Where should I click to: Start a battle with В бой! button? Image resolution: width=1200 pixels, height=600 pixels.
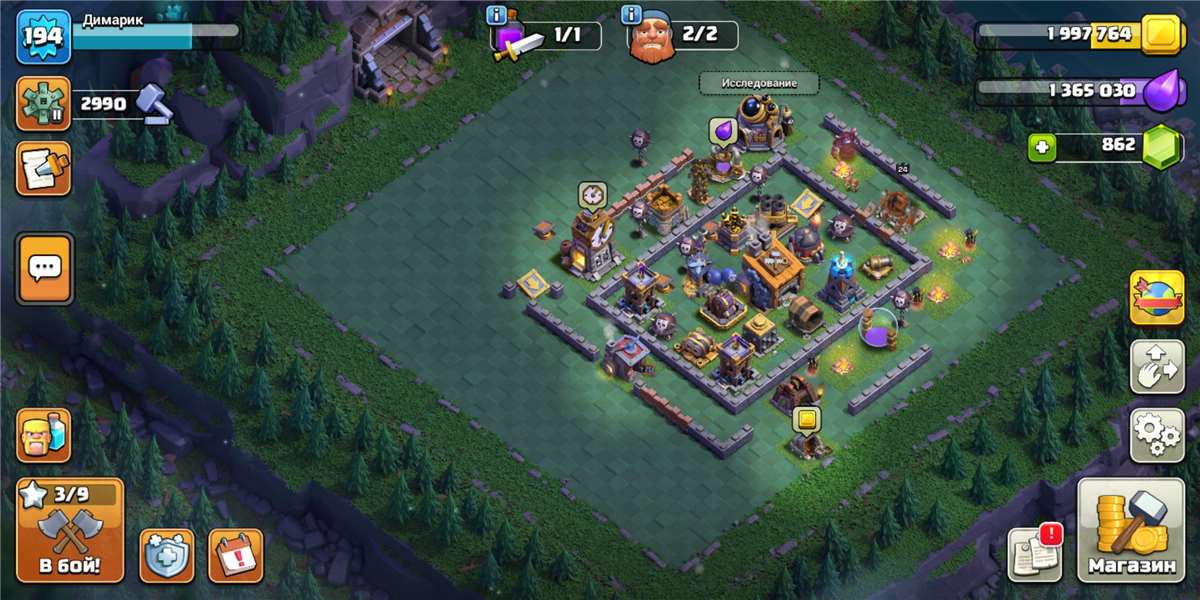(70, 531)
